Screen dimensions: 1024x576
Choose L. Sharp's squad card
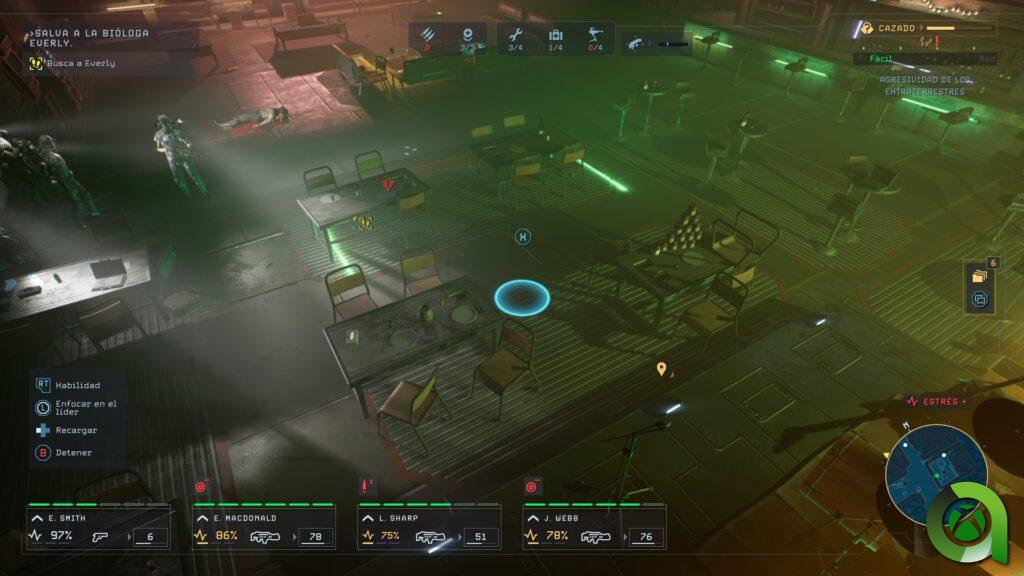click(429, 527)
